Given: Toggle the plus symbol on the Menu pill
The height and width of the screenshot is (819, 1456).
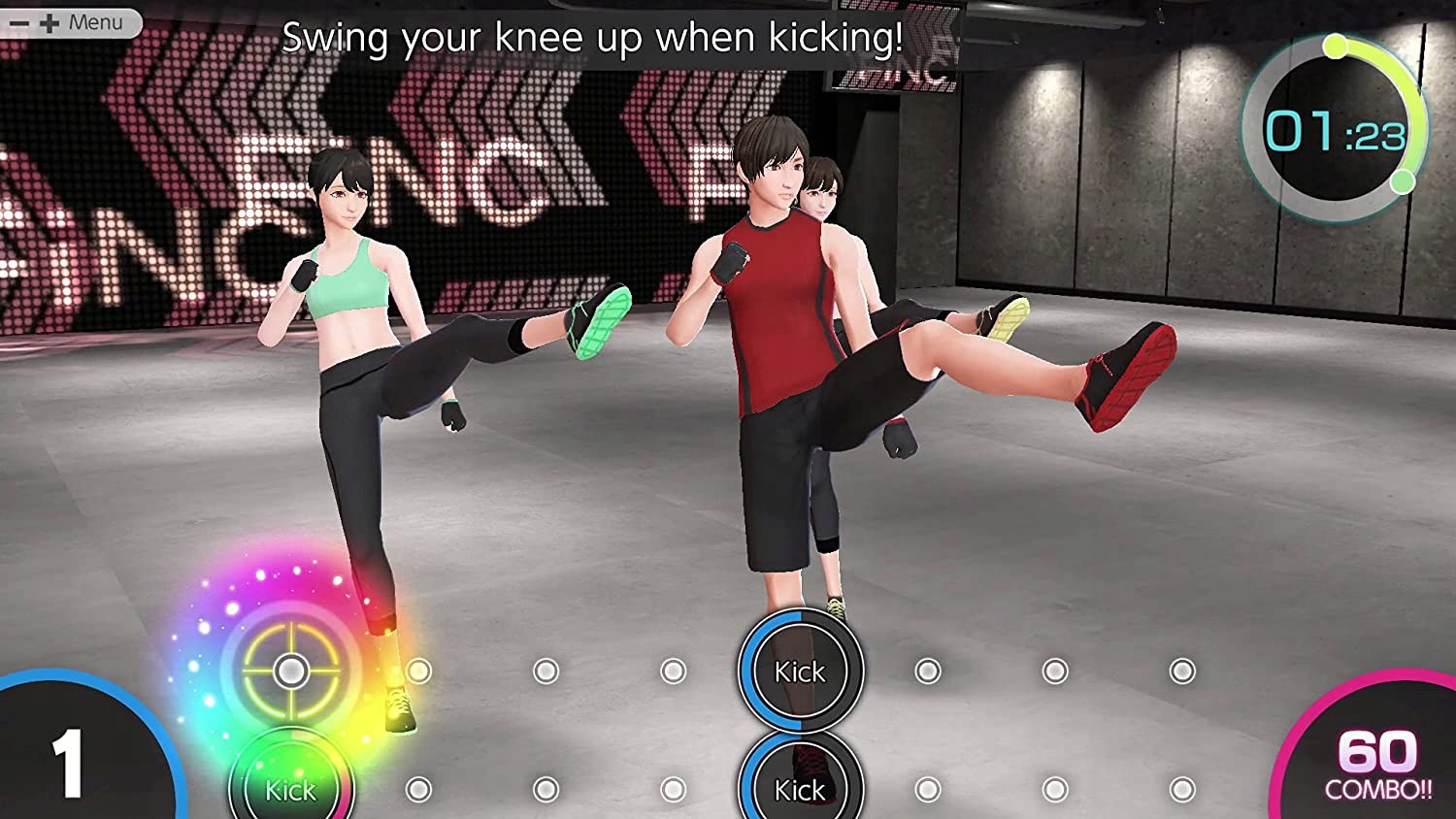Looking at the screenshot, I should tap(50, 23).
